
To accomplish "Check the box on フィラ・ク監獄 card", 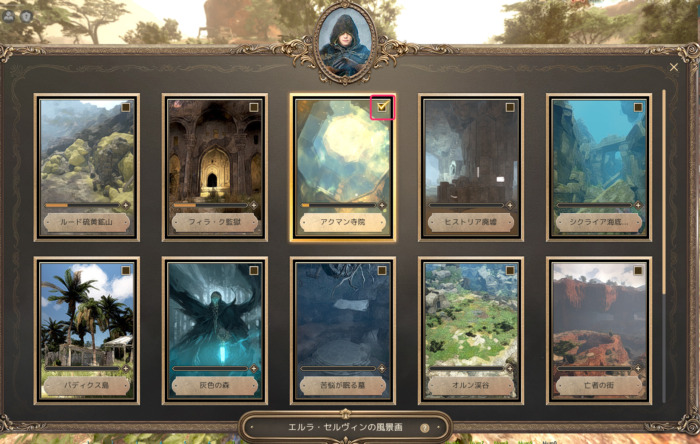I will pyautogui.click(x=254, y=107).
